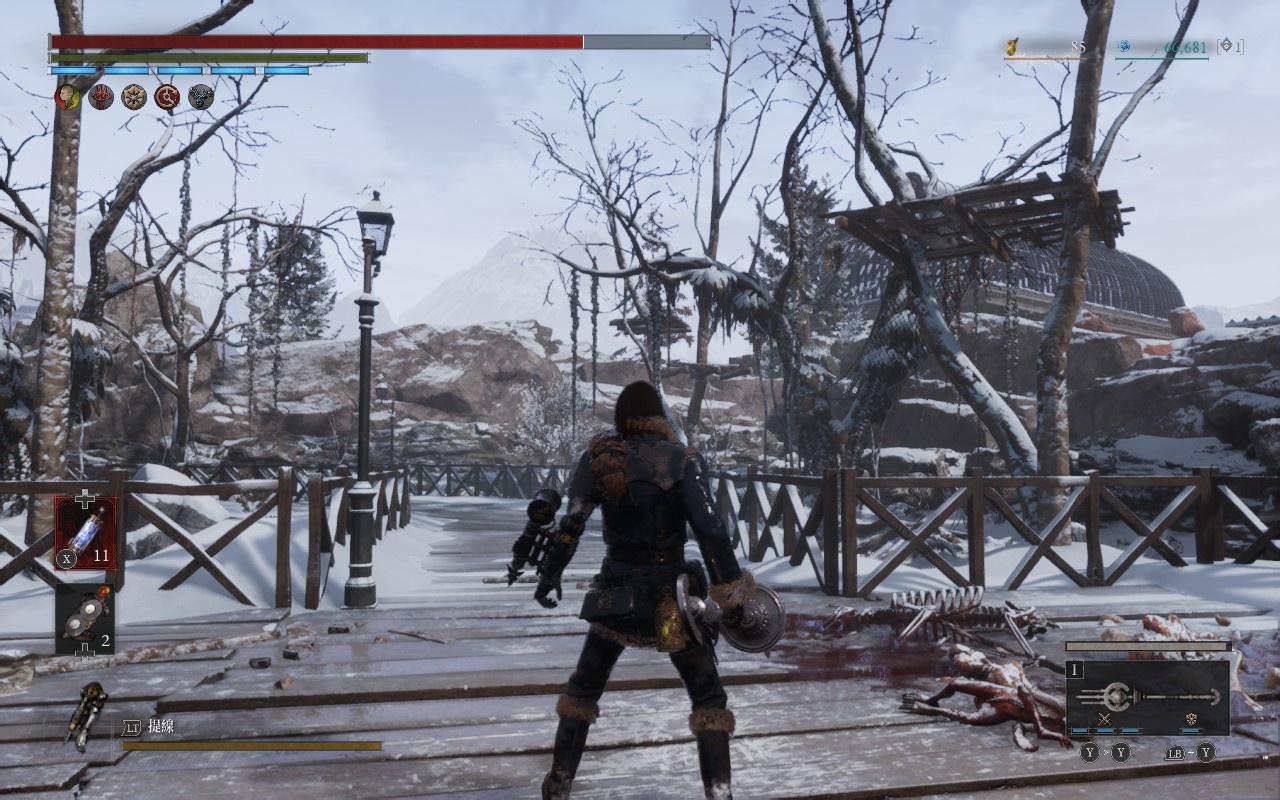This screenshot has width=1280, height=800.
Task: Click the grey amulet buff icon
Action: 201,97
